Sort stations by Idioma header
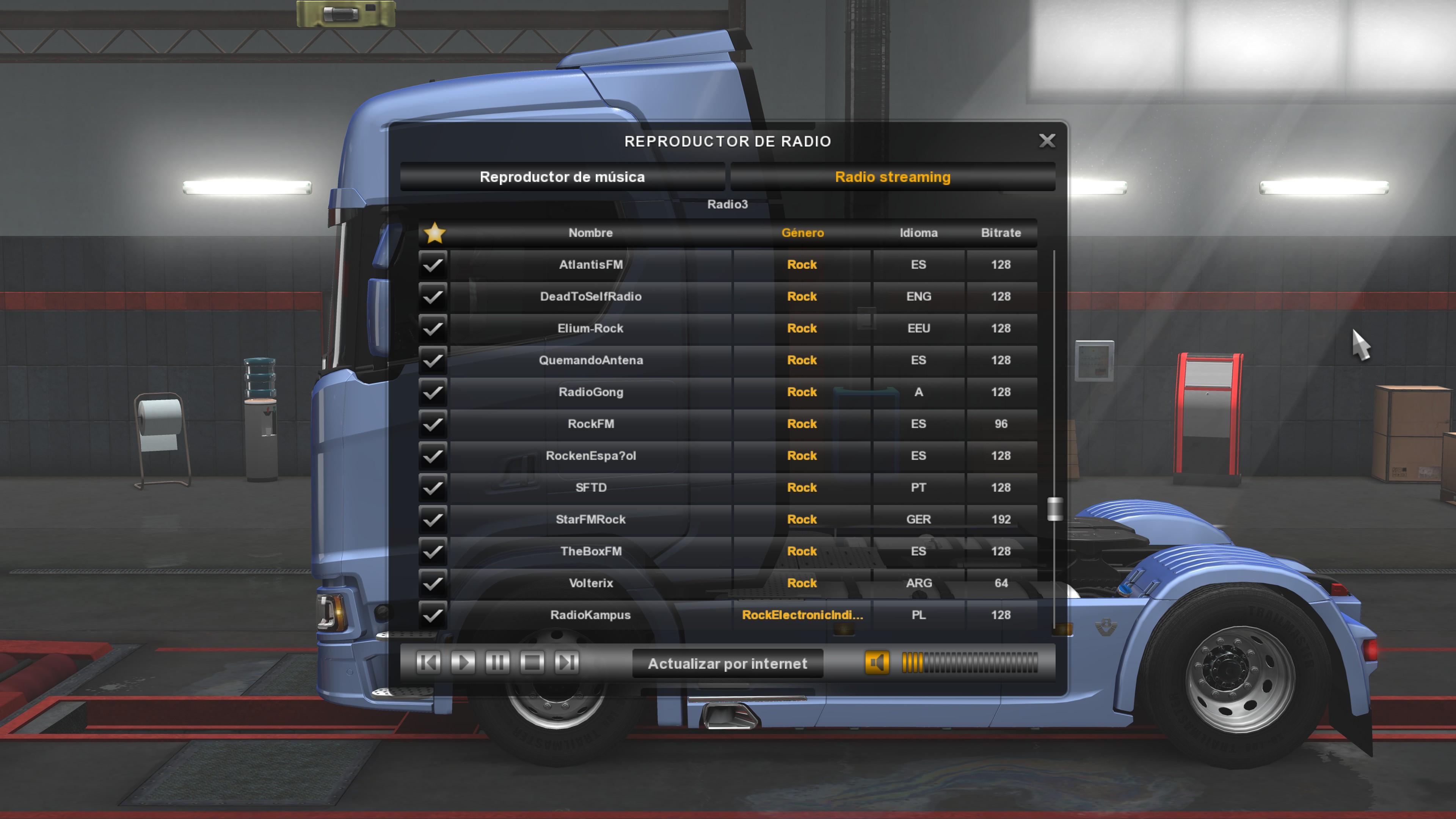The image size is (1456, 819). coord(918,233)
